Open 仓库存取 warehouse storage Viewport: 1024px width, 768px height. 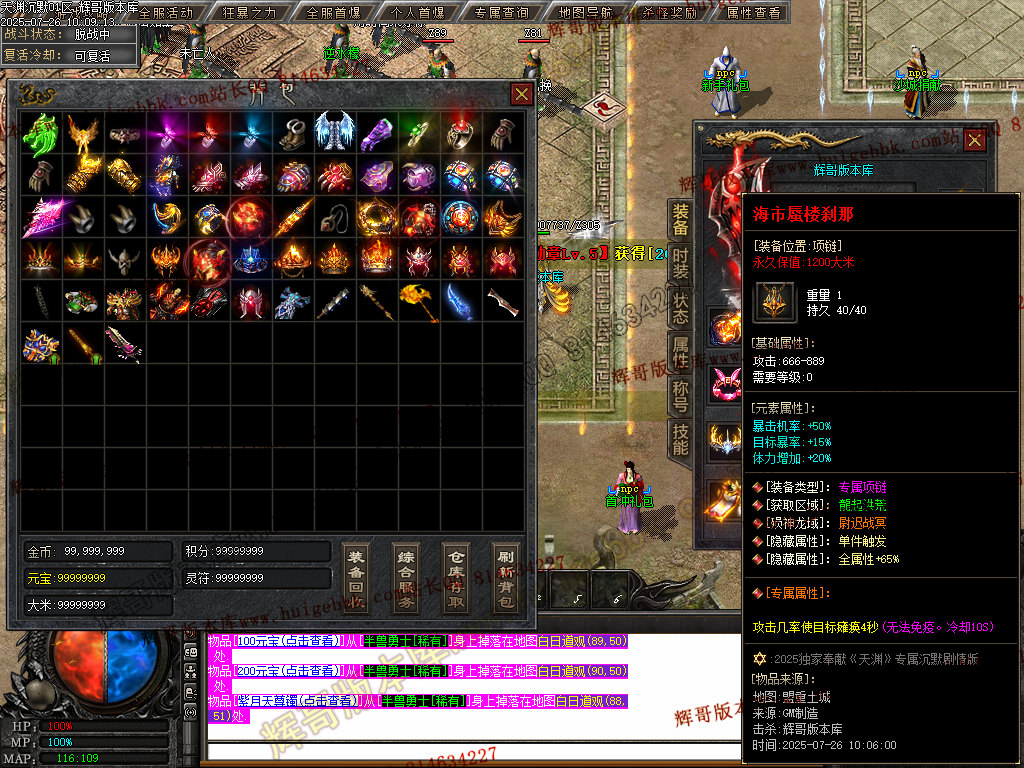click(456, 578)
